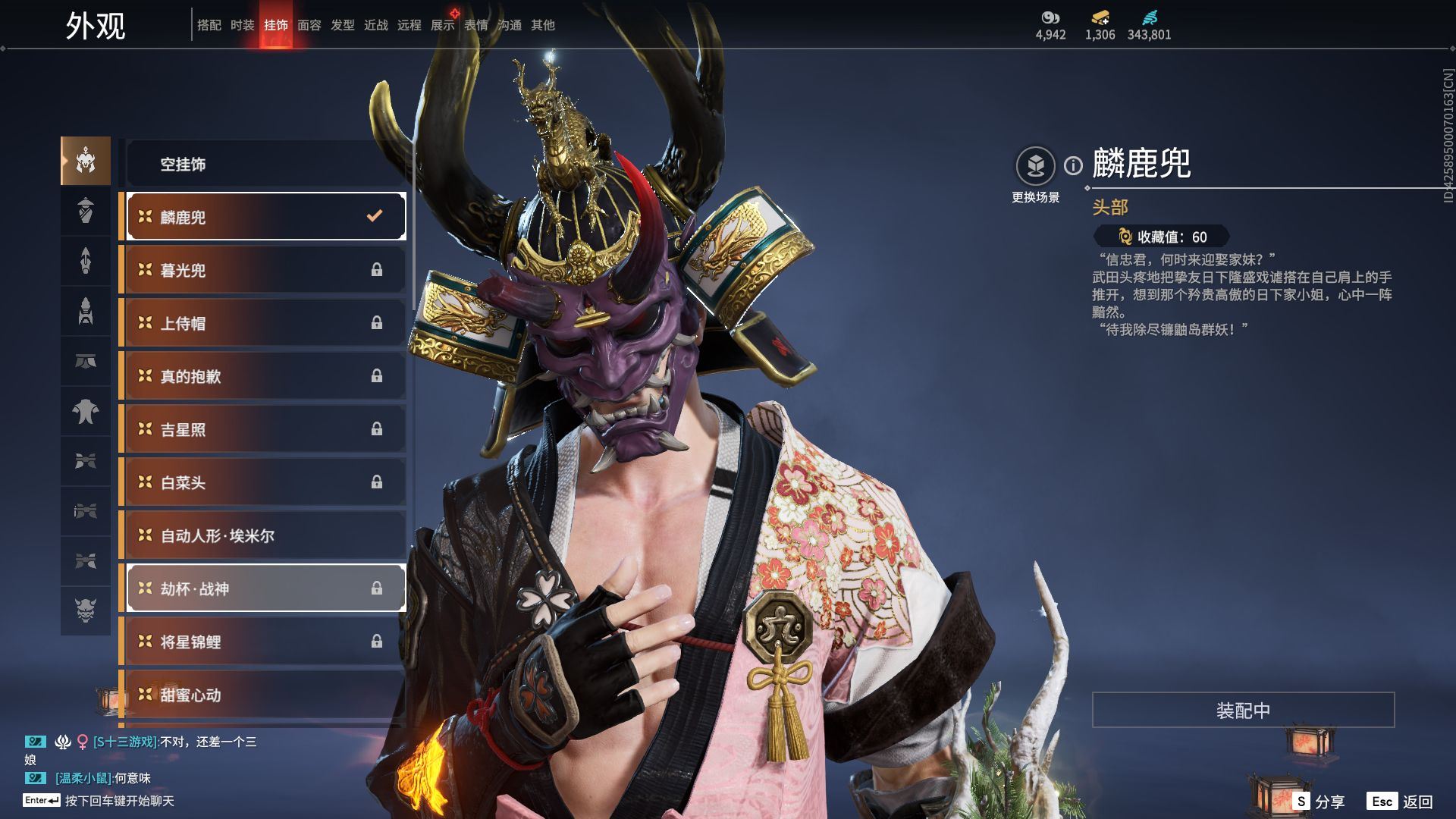The height and width of the screenshot is (819, 1456).
Task: Select the 近战 tab
Action: click(x=375, y=25)
